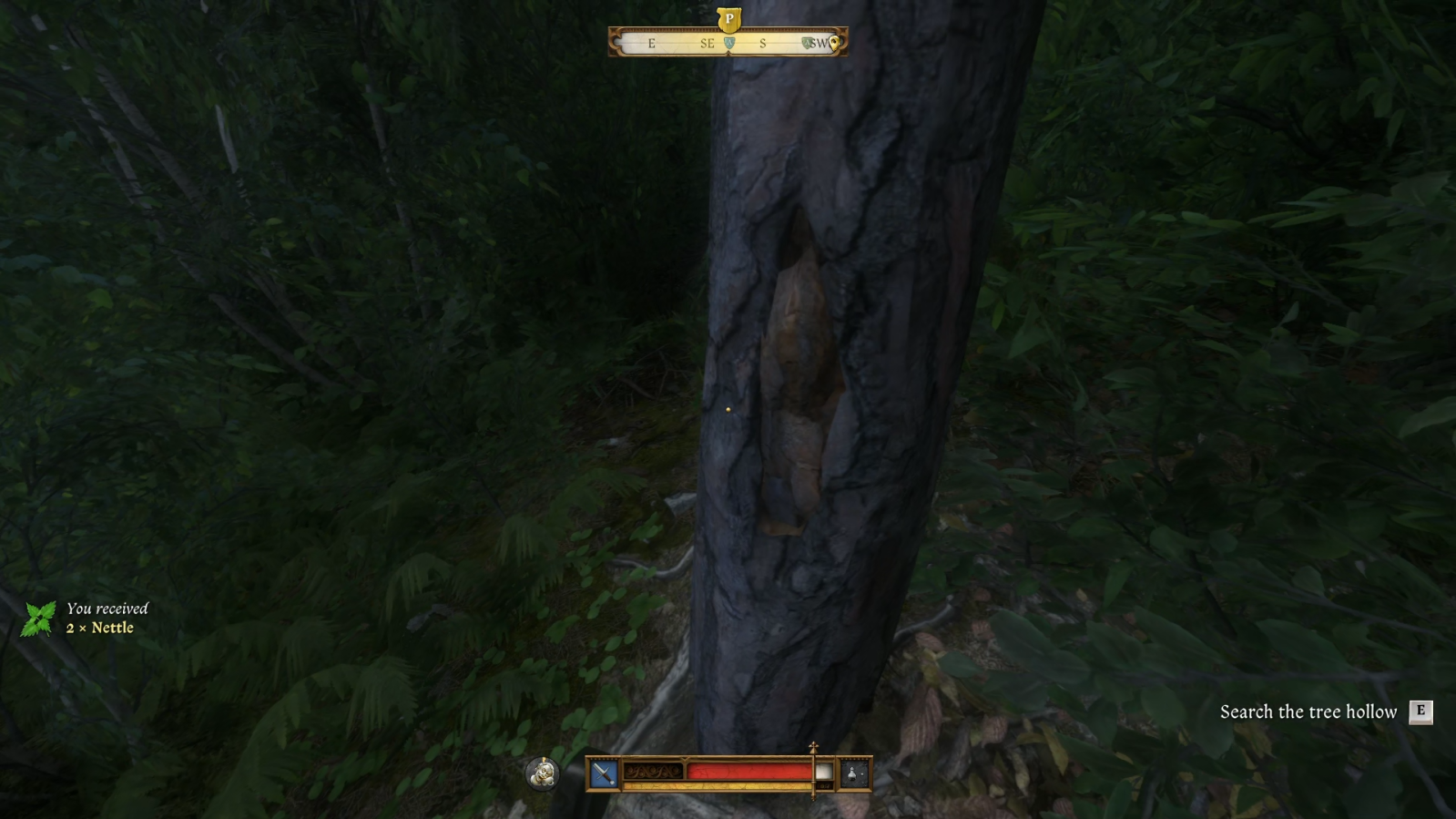Image resolution: width=1456 pixels, height=819 pixels.
Task: Click the Search the tree hollow text
Action: click(x=1308, y=712)
